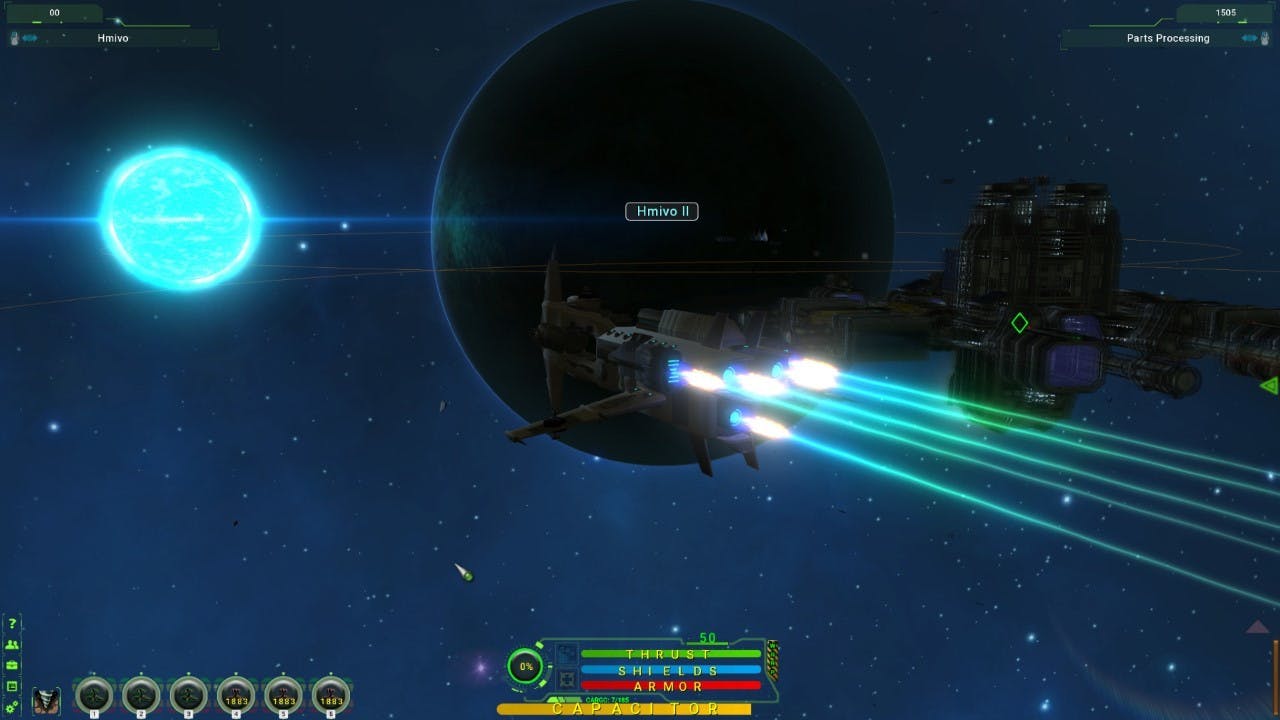Open Crafting with the gears icon
1280x720 pixels.
point(12,704)
